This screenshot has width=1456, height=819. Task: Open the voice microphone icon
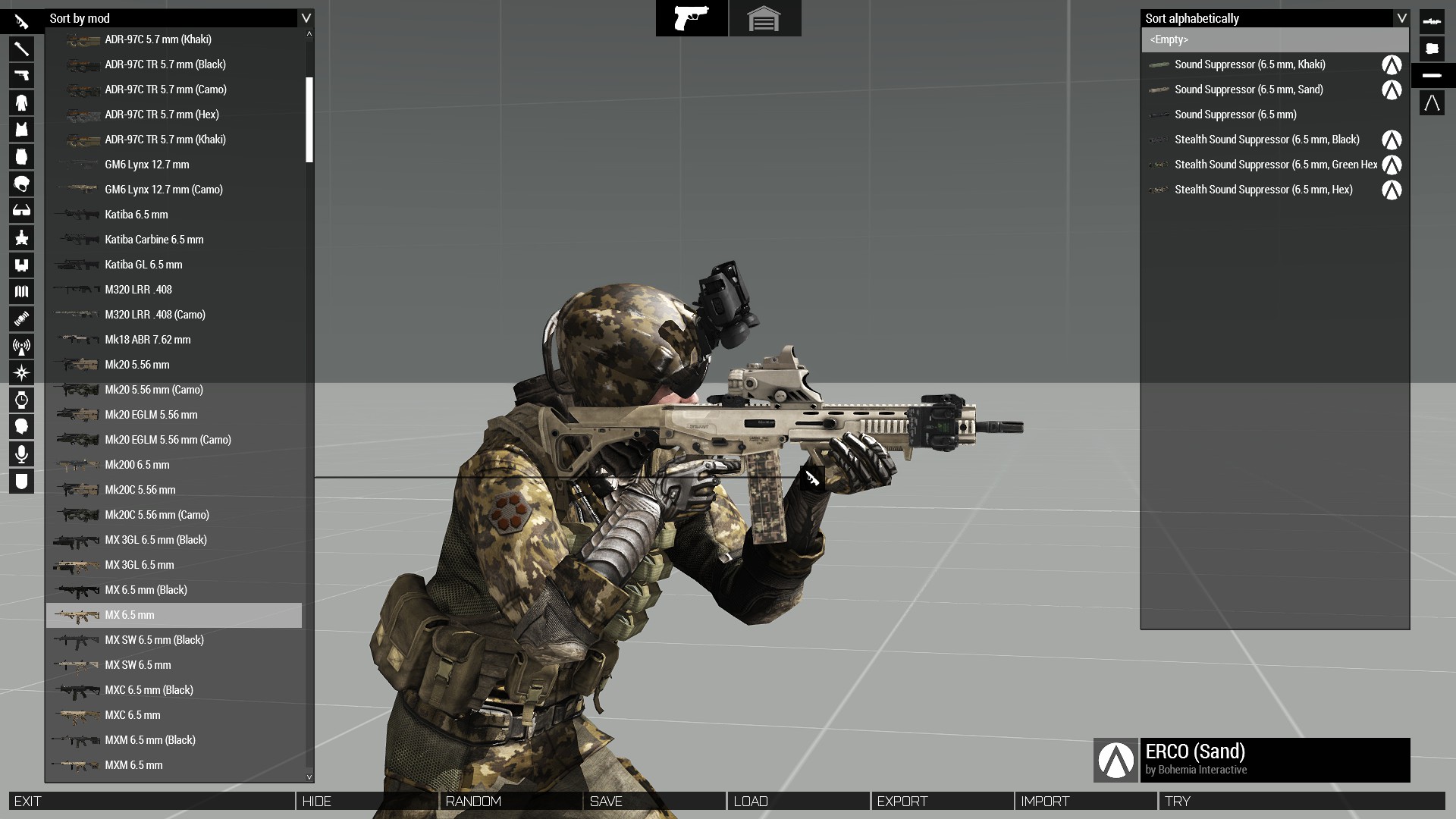22,453
